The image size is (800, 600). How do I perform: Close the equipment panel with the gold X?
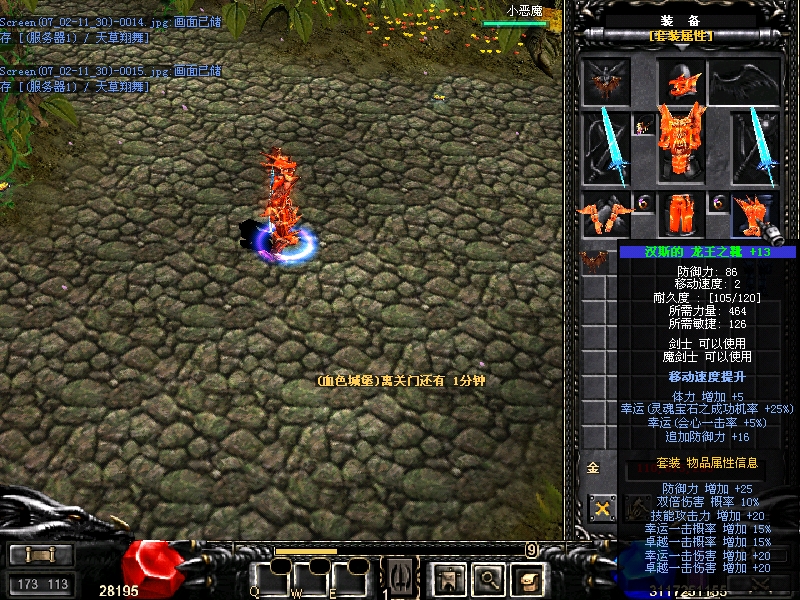[x=602, y=508]
